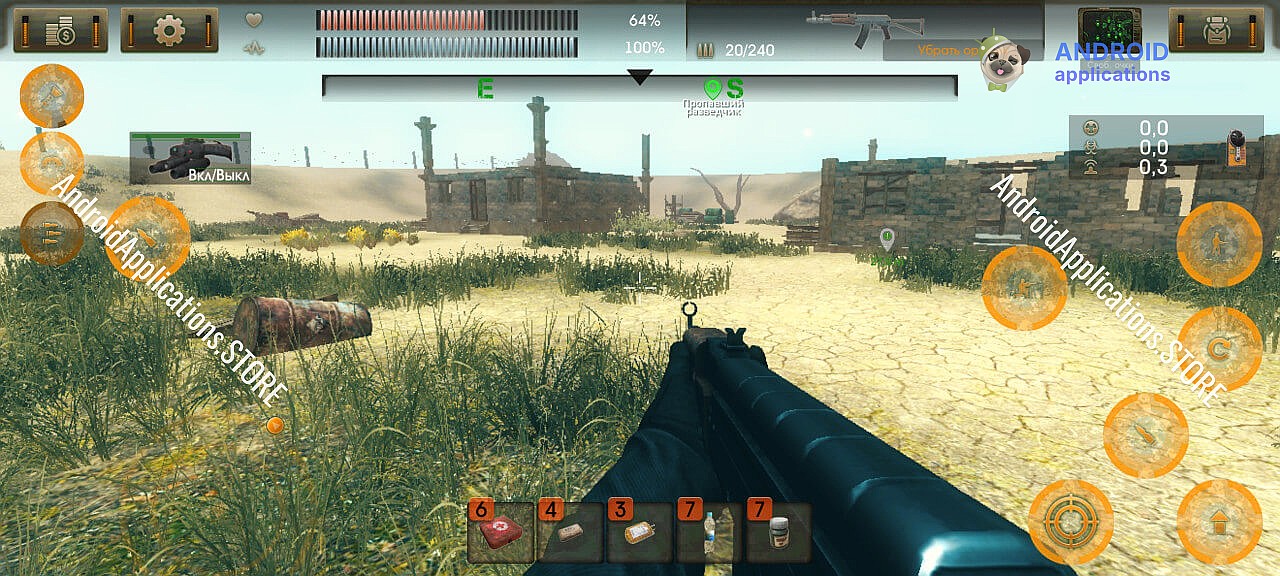The image size is (1280, 576).
Task: Tap the up-arrow jump button
Action: click(x=1218, y=521)
